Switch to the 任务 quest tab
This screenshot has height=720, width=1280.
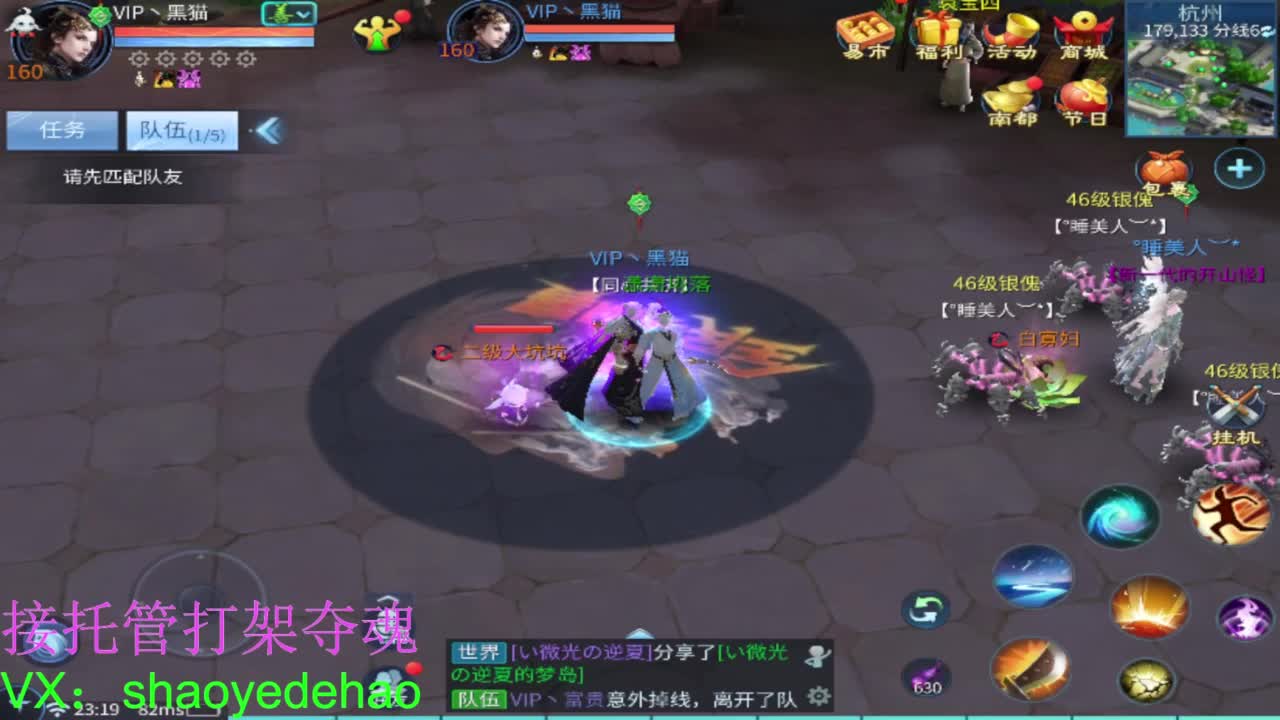pyautogui.click(x=62, y=130)
